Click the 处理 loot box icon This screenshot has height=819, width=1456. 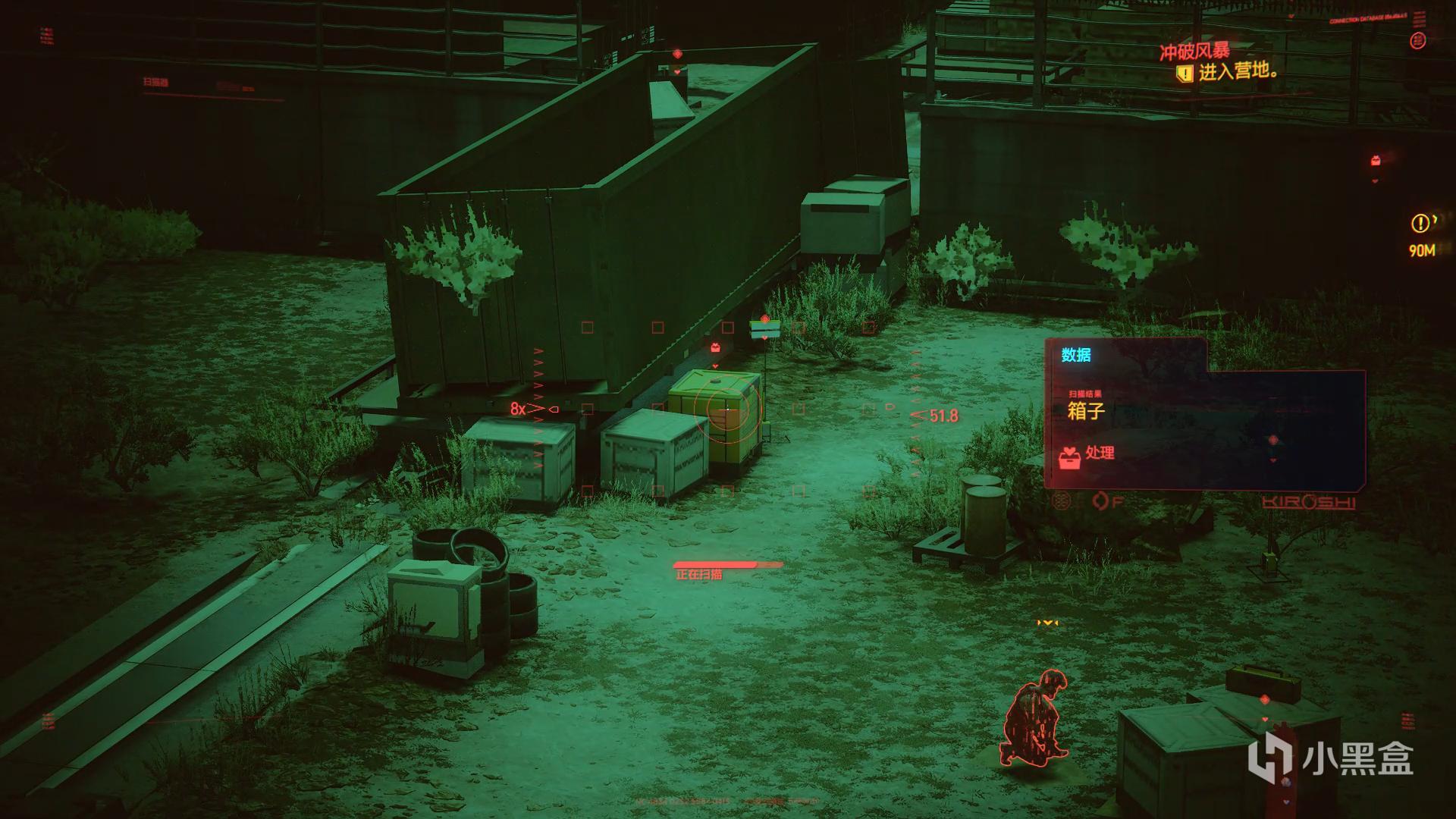(1070, 457)
